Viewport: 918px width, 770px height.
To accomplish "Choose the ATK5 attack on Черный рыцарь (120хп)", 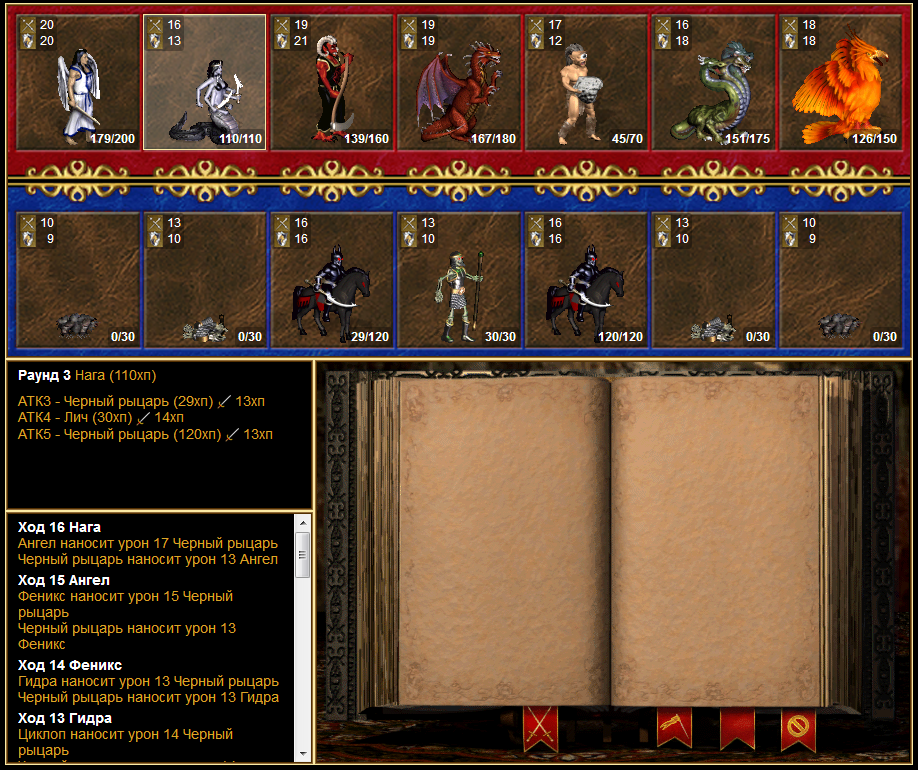I will coord(145,434).
